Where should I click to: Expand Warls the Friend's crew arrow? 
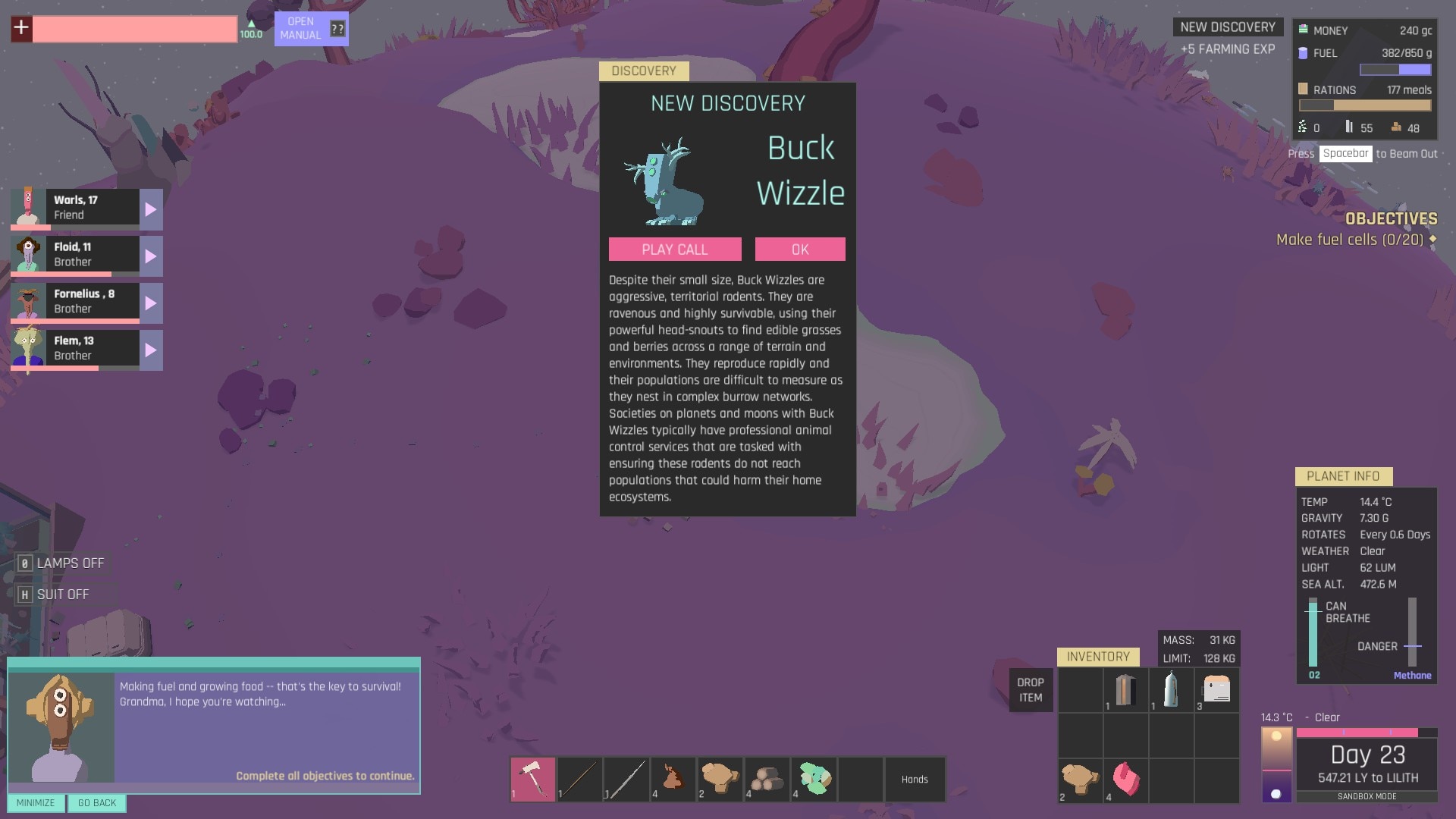(x=151, y=209)
